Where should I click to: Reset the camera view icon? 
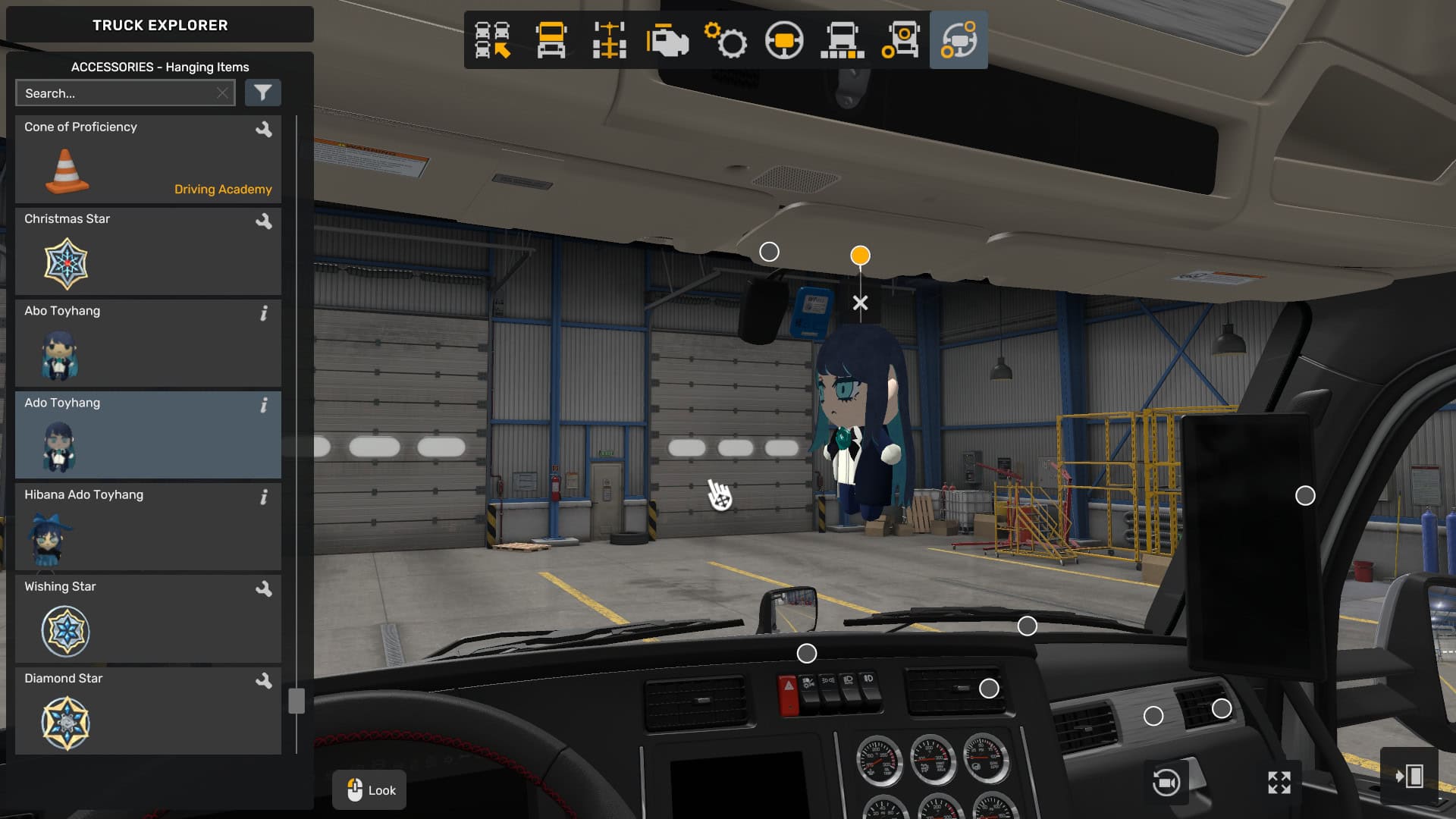(1166, 783)
